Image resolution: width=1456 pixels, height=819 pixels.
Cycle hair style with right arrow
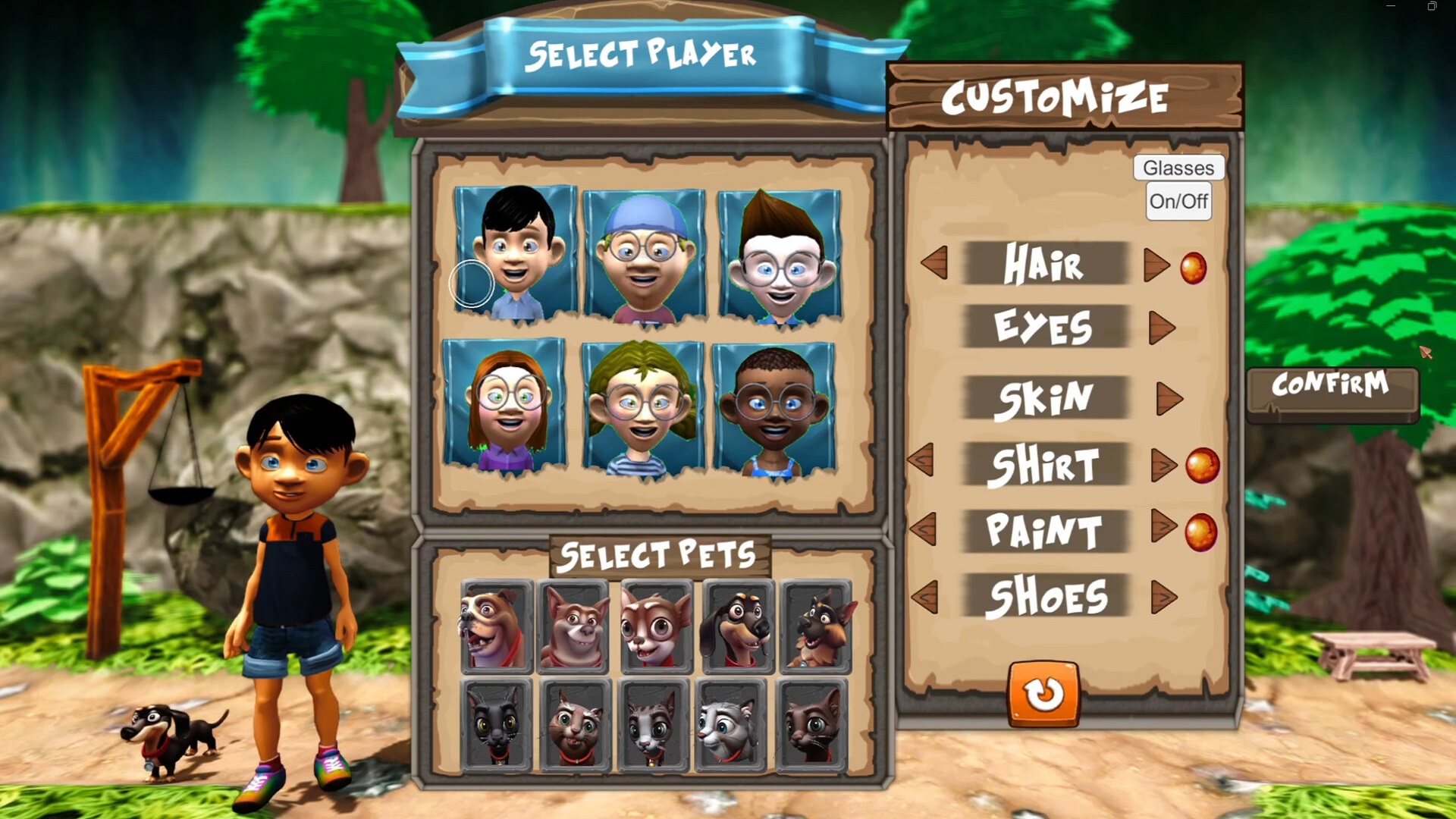(x=1155, y=265)
